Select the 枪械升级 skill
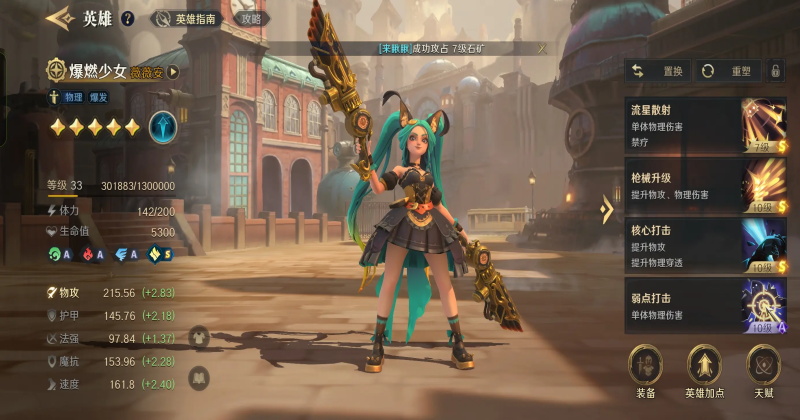The width and height of the screenshot is (800, 420). pyautogui.click(x=692, y=184)
